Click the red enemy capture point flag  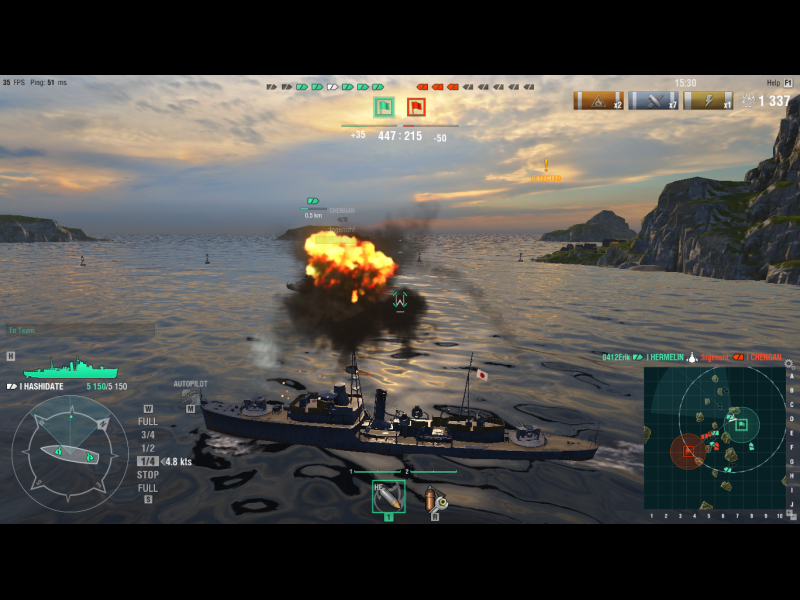coord(416,107)
